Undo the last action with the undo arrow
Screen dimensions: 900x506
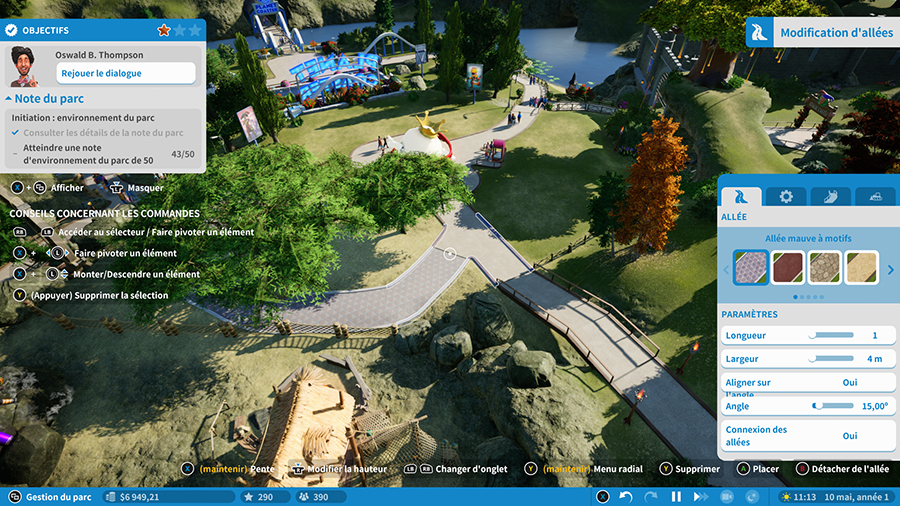click(x=626, y=496)
